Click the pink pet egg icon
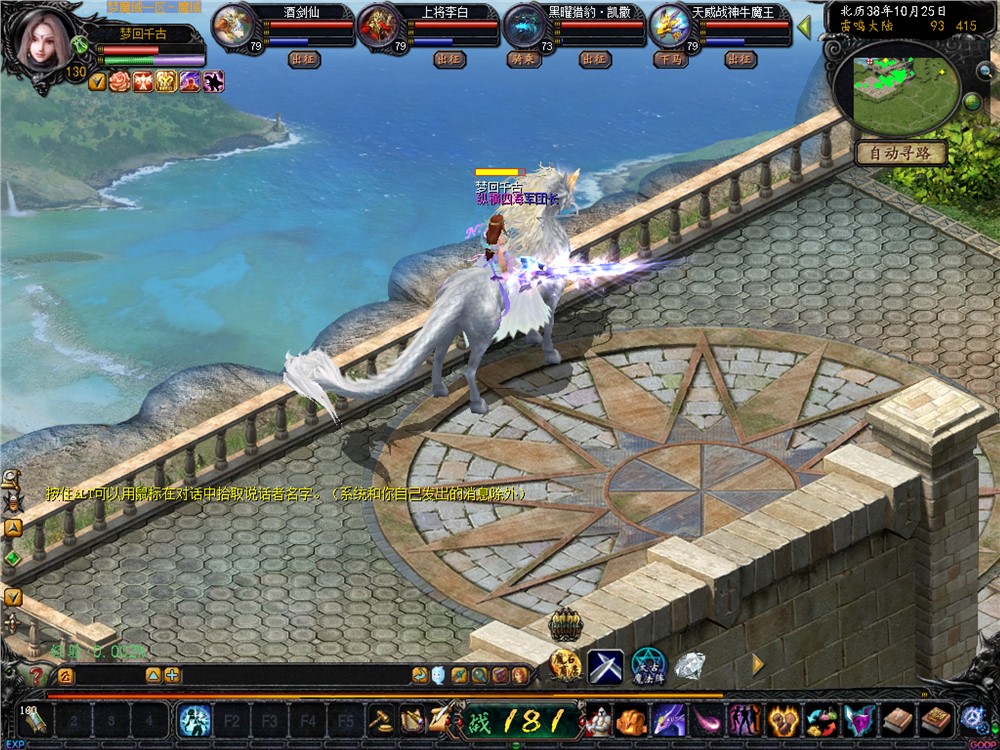Screen dimensions: 1000x750 pos(706,719)
